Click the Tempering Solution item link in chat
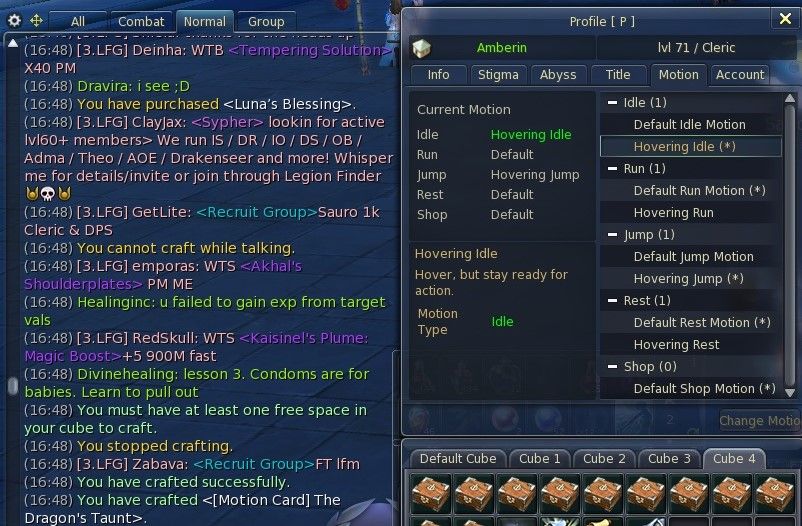This screenshot has height=526, width=802. tap(310, 50)
